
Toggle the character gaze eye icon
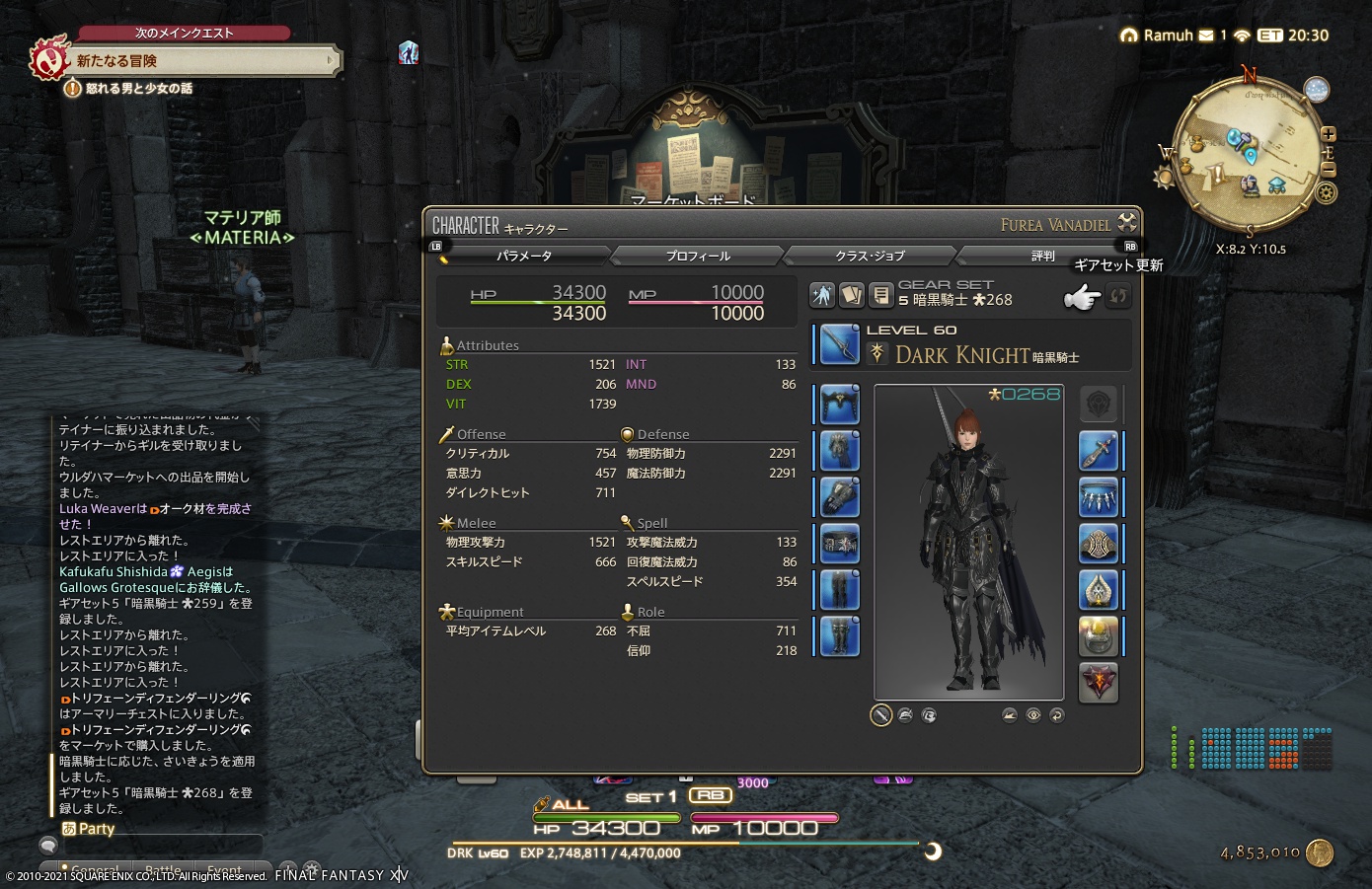[1033, 714]
